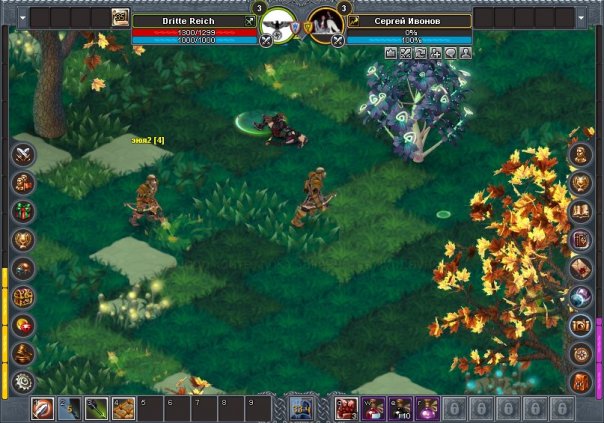
Task: Open the gear settings icon
Action: pos(24,382)
